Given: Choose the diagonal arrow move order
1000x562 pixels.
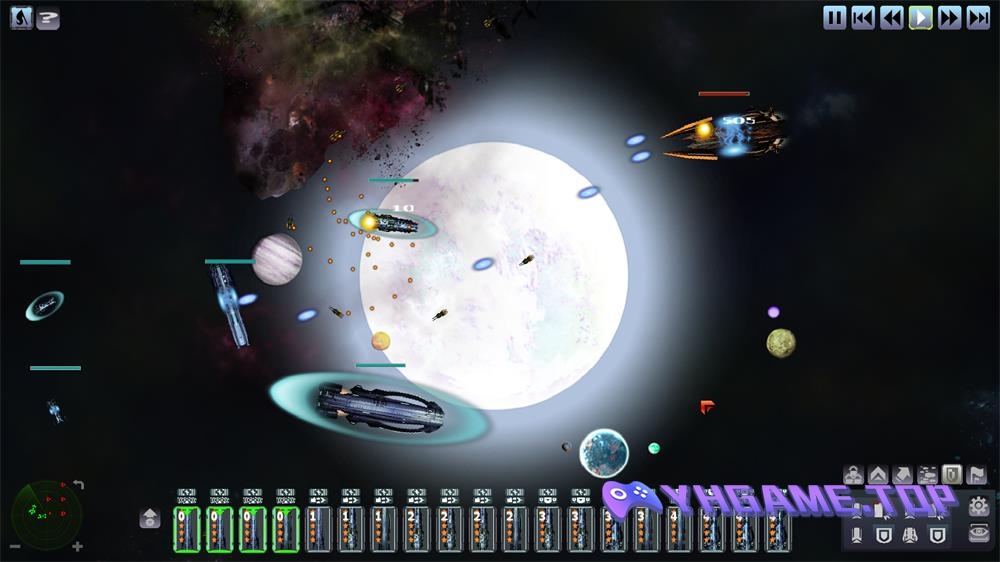Looking at the screenshot, I should click(903, 474).
